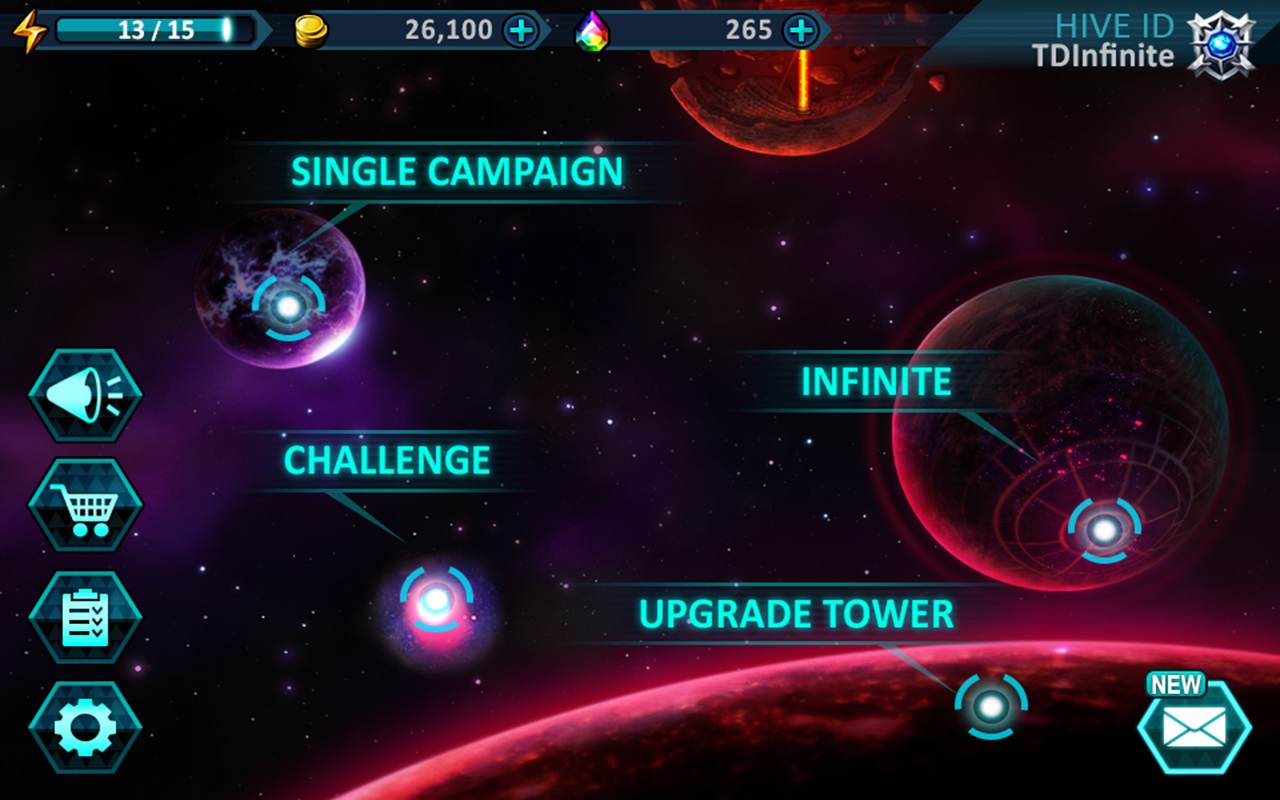Select the Single Campaign planet

[290, 306]
